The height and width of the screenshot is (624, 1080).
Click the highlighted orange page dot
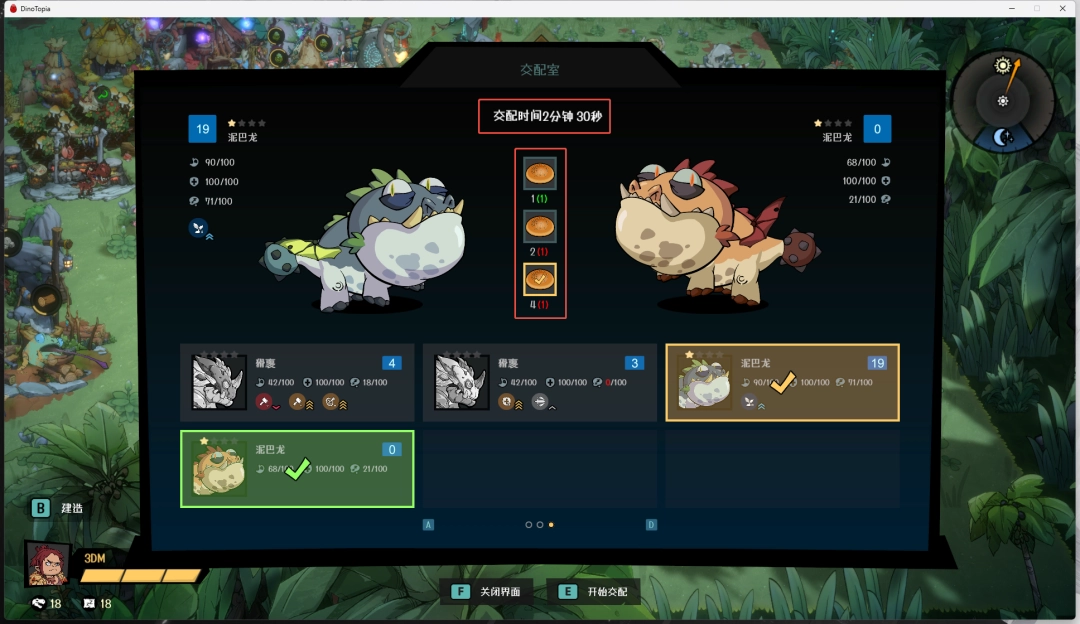click(x=551, y=524)
